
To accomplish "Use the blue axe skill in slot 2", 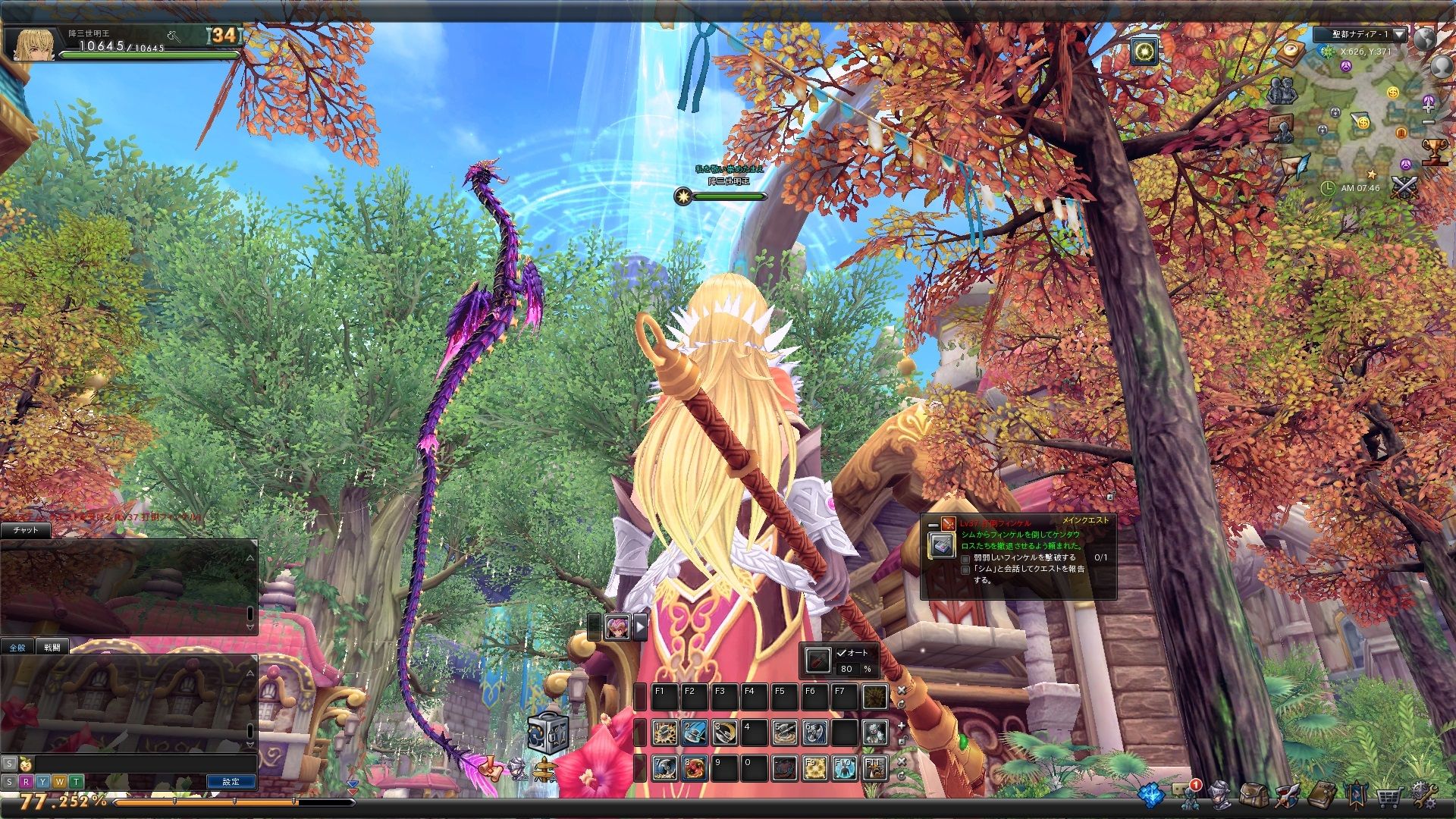I will (x=694, y=732).
